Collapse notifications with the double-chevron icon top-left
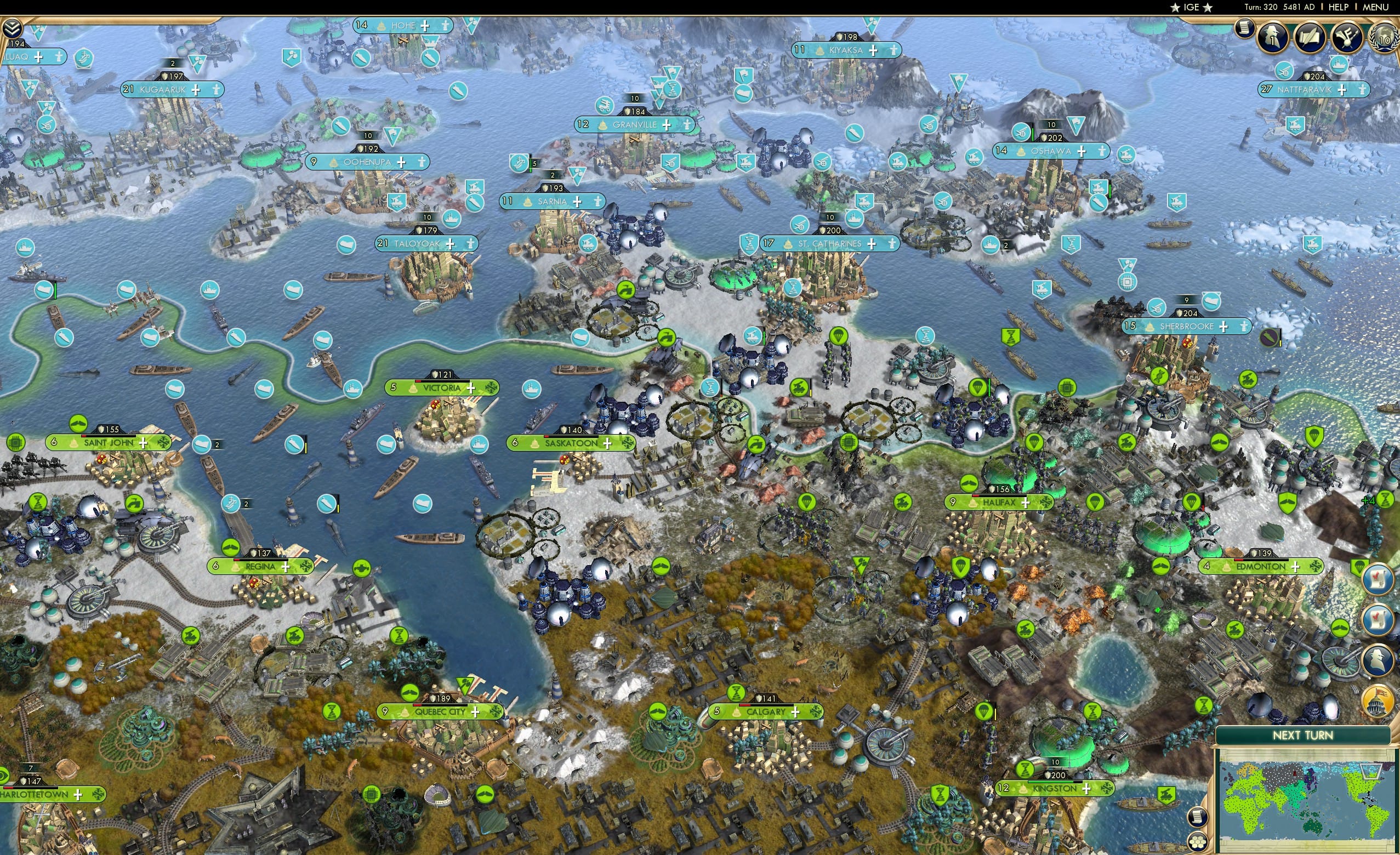The image size is (1400, 855). coord(12,27)
